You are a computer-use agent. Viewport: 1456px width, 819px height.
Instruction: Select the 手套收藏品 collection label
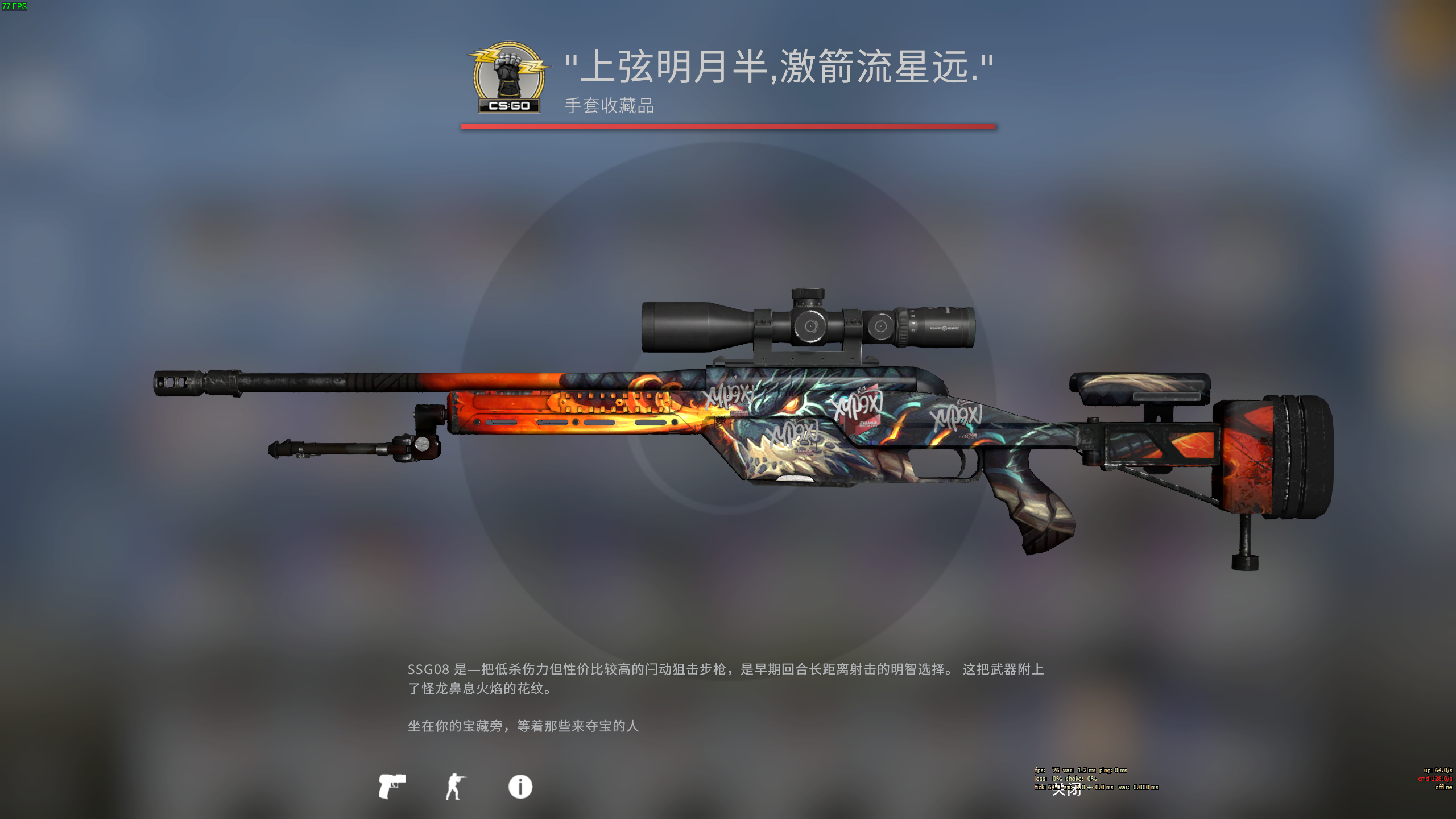pos(609,106)
